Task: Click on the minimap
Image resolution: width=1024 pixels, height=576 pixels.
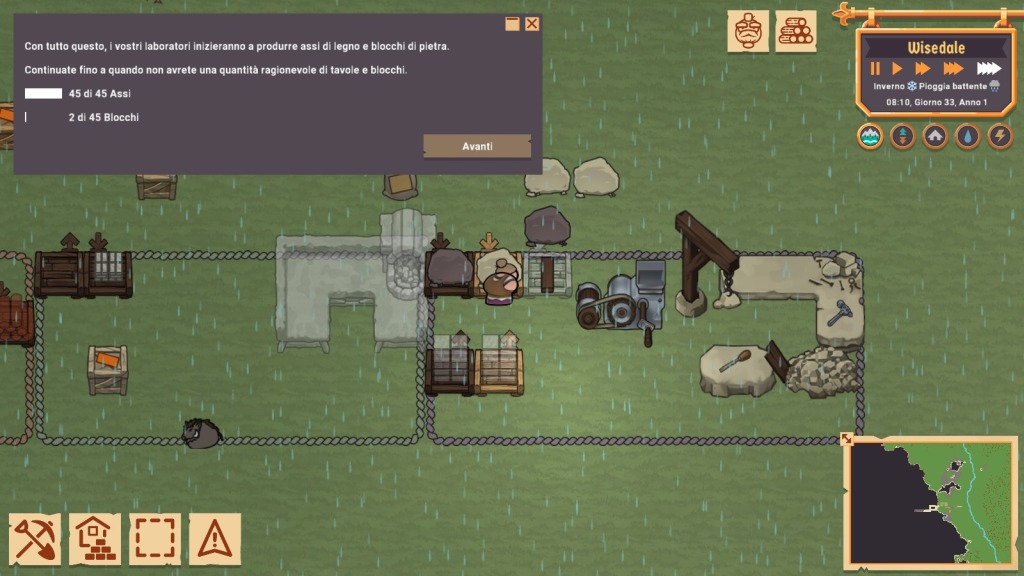Action: [932, 502]
